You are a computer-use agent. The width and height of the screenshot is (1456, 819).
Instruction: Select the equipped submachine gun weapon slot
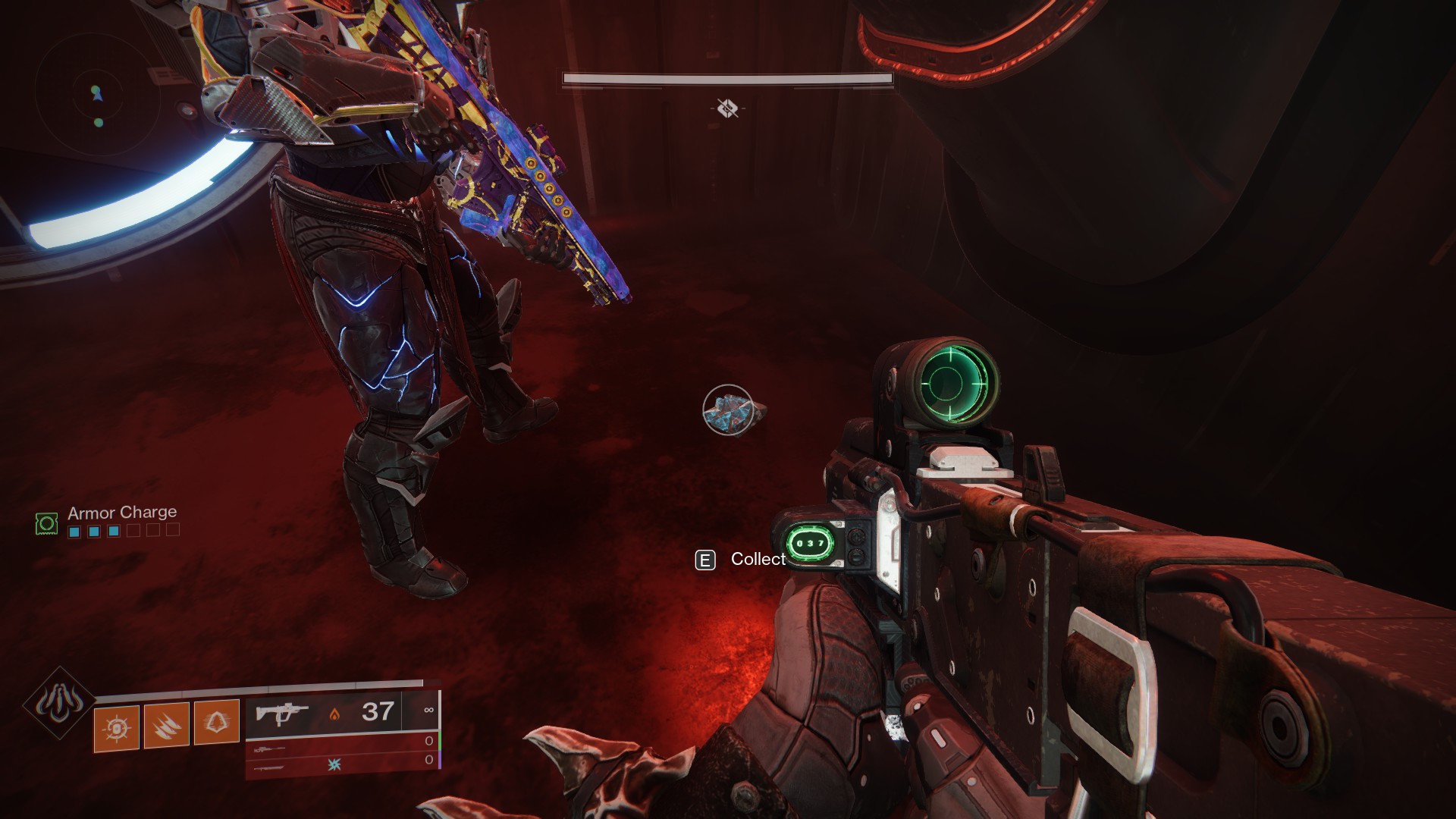tap(282, 714)
